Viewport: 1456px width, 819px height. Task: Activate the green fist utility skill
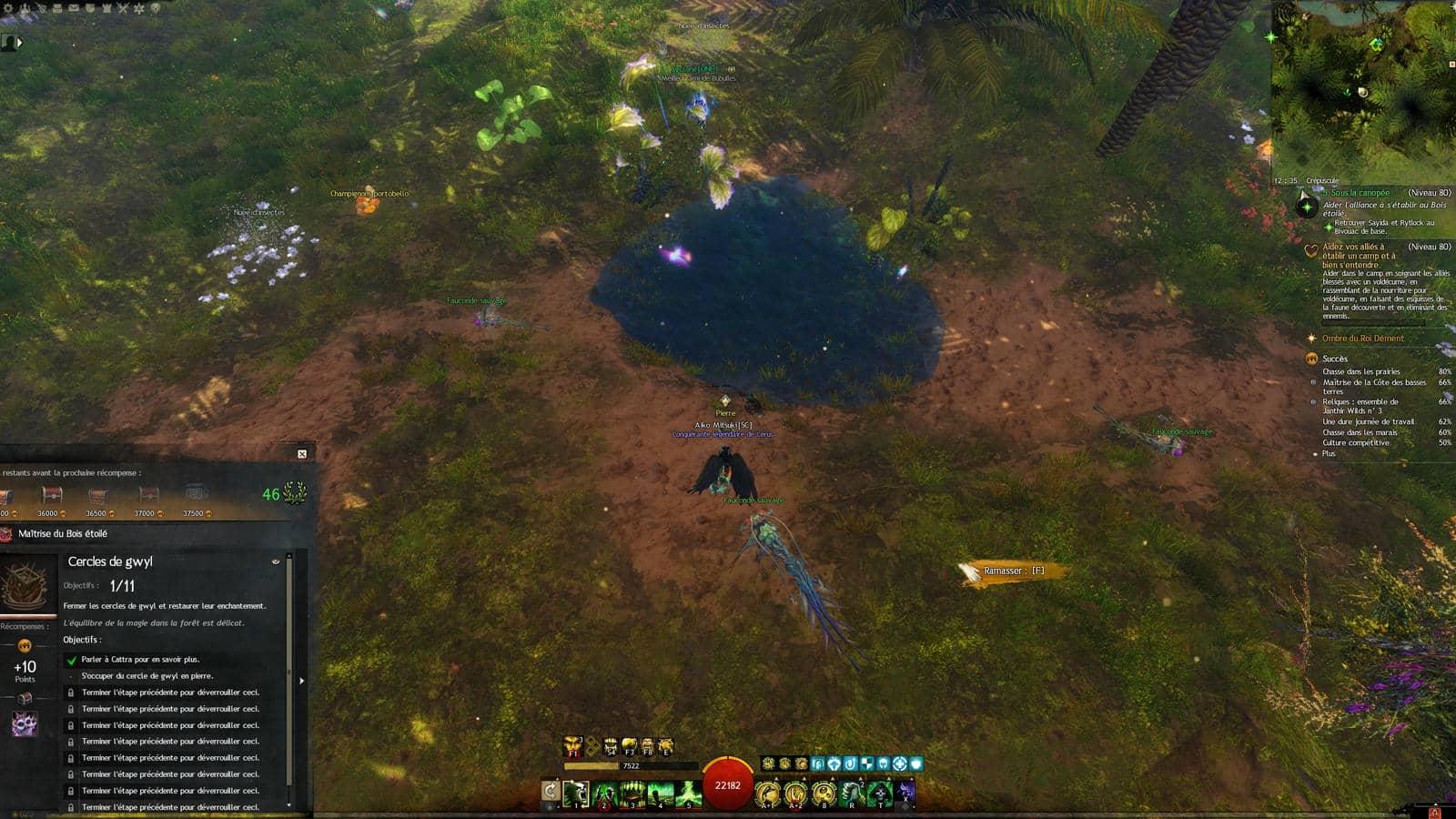(851, 794)
